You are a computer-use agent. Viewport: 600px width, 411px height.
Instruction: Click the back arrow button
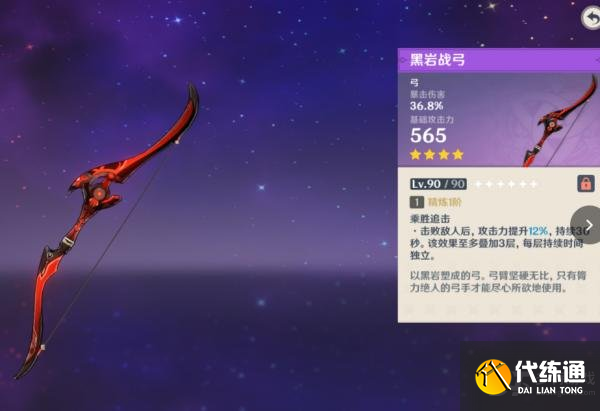point(590,17)
